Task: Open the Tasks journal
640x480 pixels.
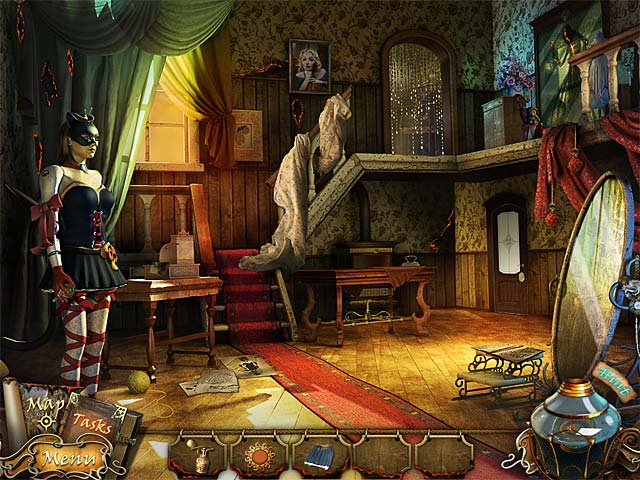Action: pos(90,423)
